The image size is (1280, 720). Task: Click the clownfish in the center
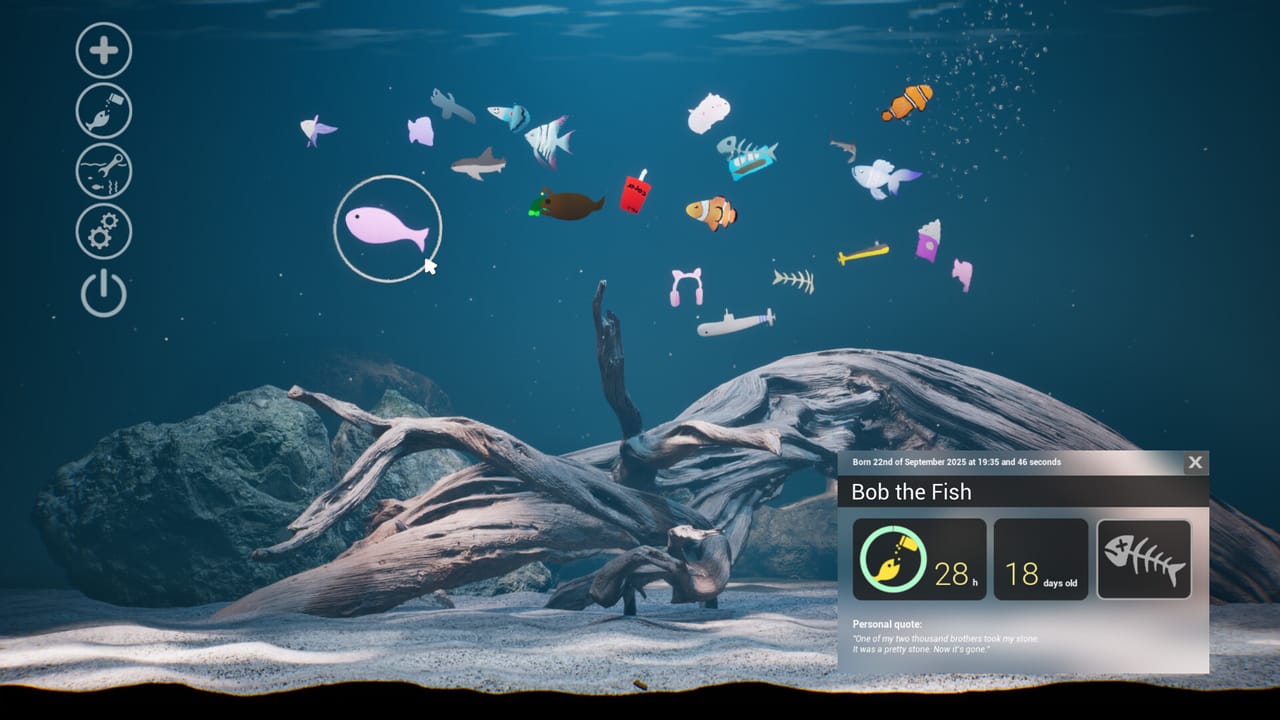[706, 212]
